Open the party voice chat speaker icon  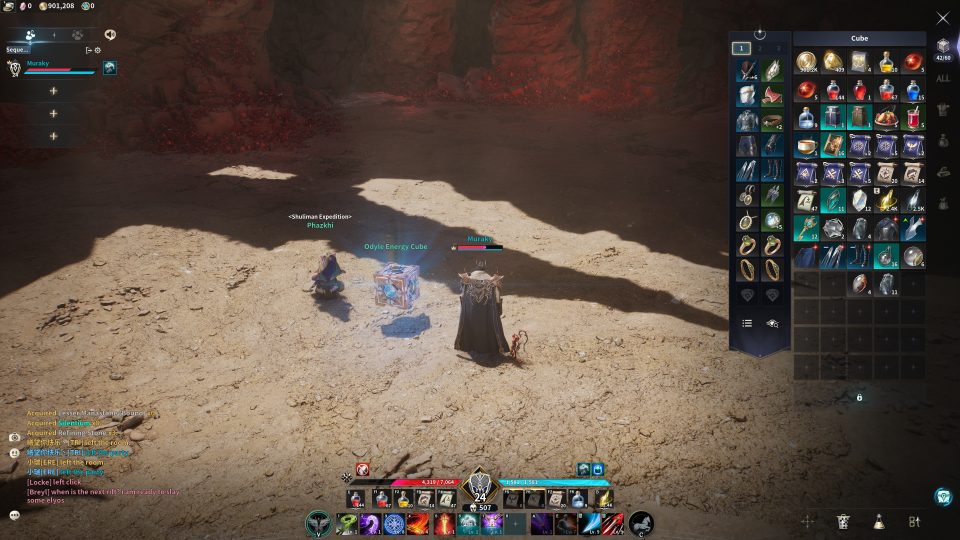click(110, 34)
